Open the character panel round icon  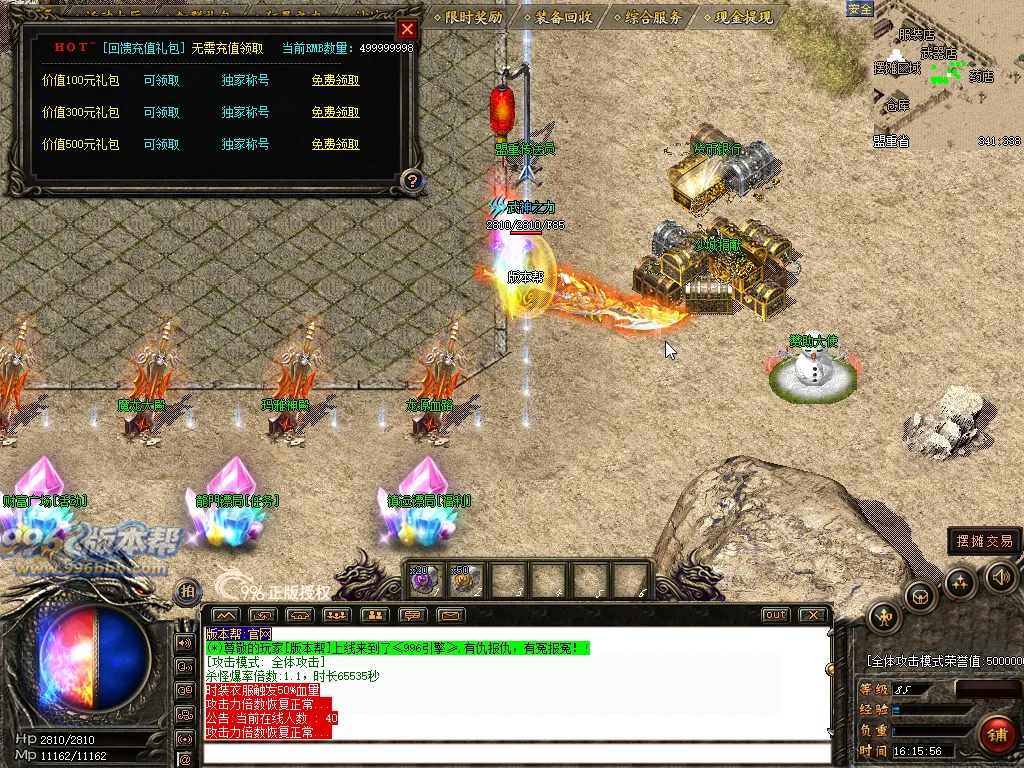886,615
